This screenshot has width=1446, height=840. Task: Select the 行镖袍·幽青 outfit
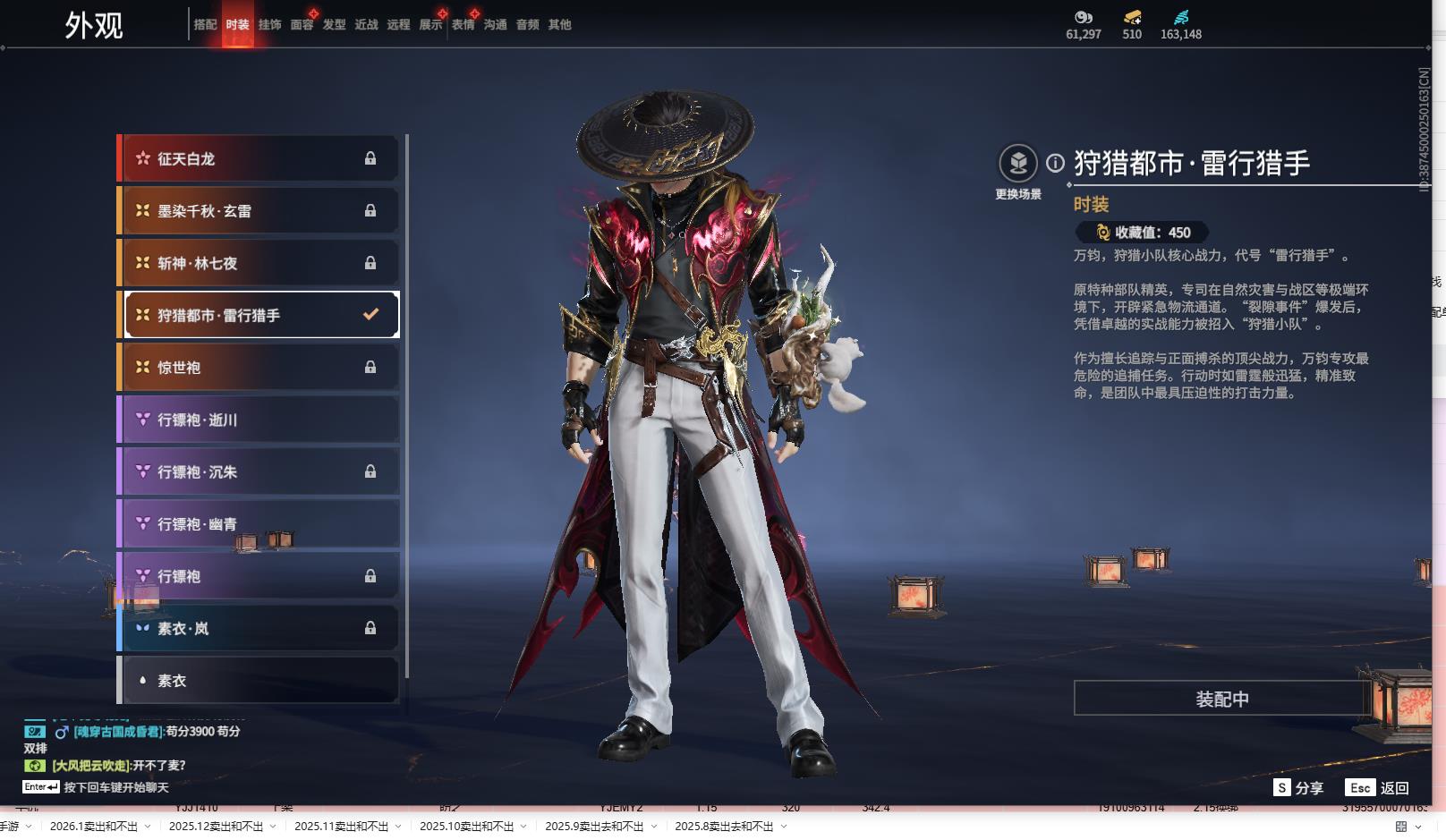pos(259,524)
